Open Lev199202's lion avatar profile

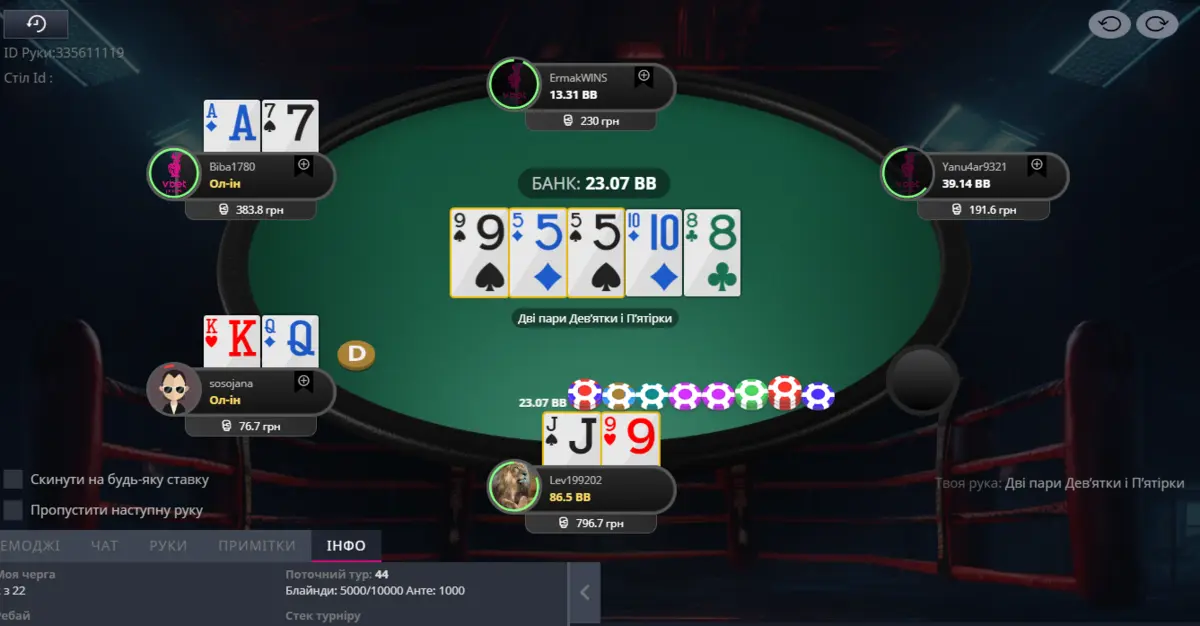(x=513, y=487)
